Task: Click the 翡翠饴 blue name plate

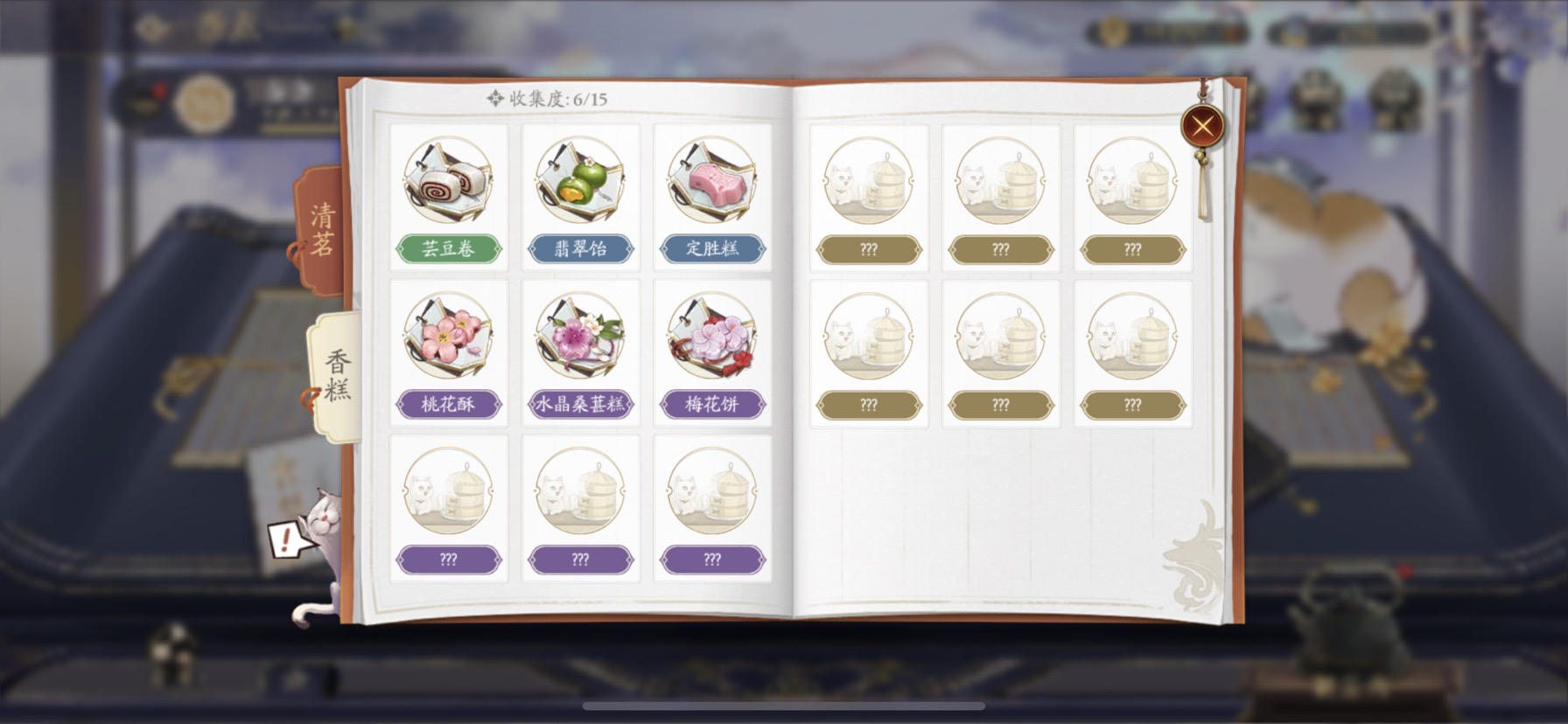Action: point(580,249)
